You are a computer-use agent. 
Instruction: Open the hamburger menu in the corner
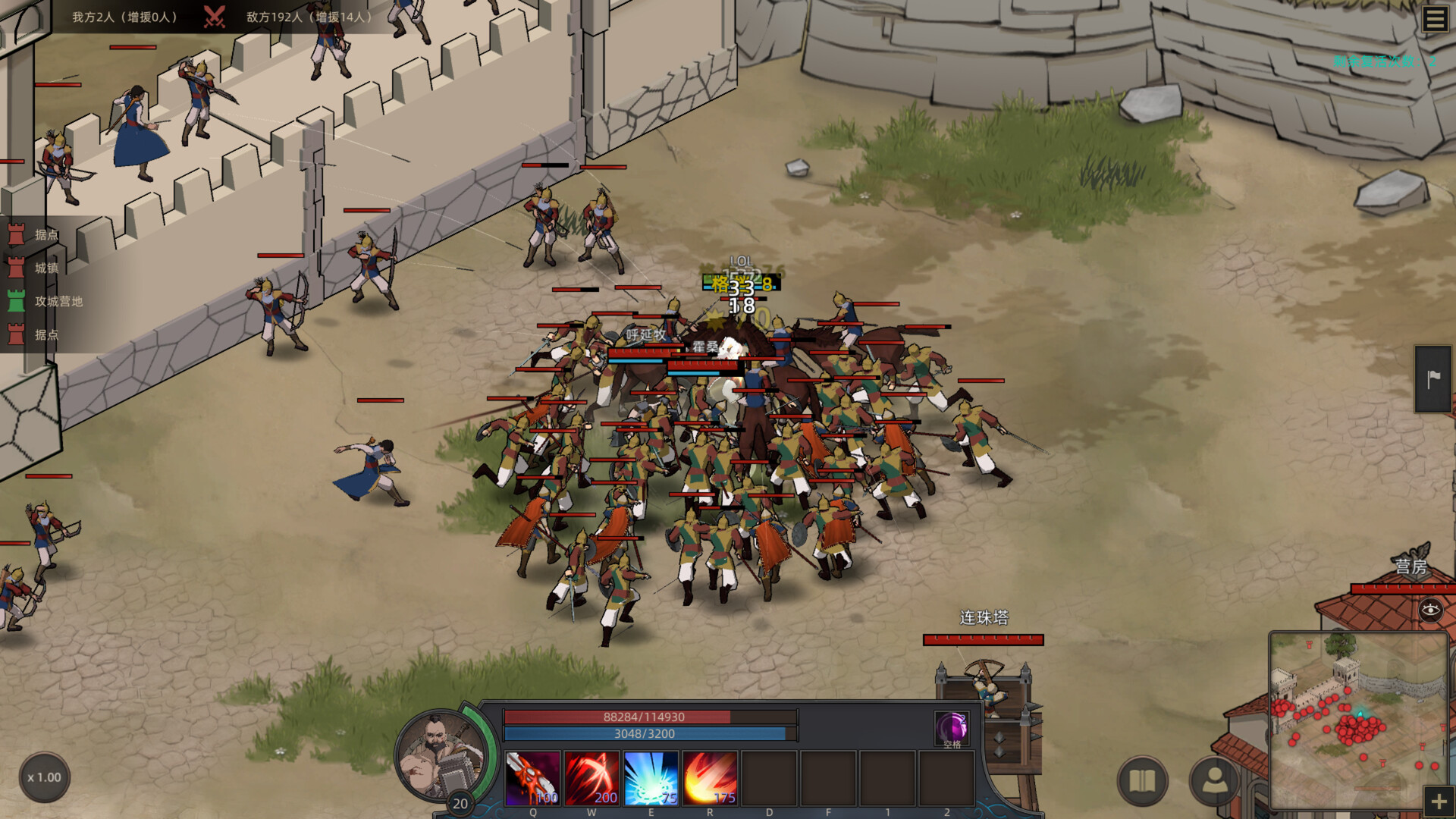[1434, 19]
